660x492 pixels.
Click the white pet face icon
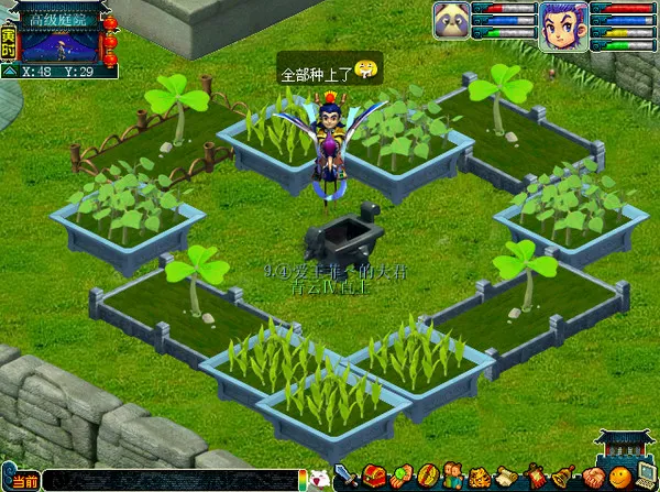point(320,476)
